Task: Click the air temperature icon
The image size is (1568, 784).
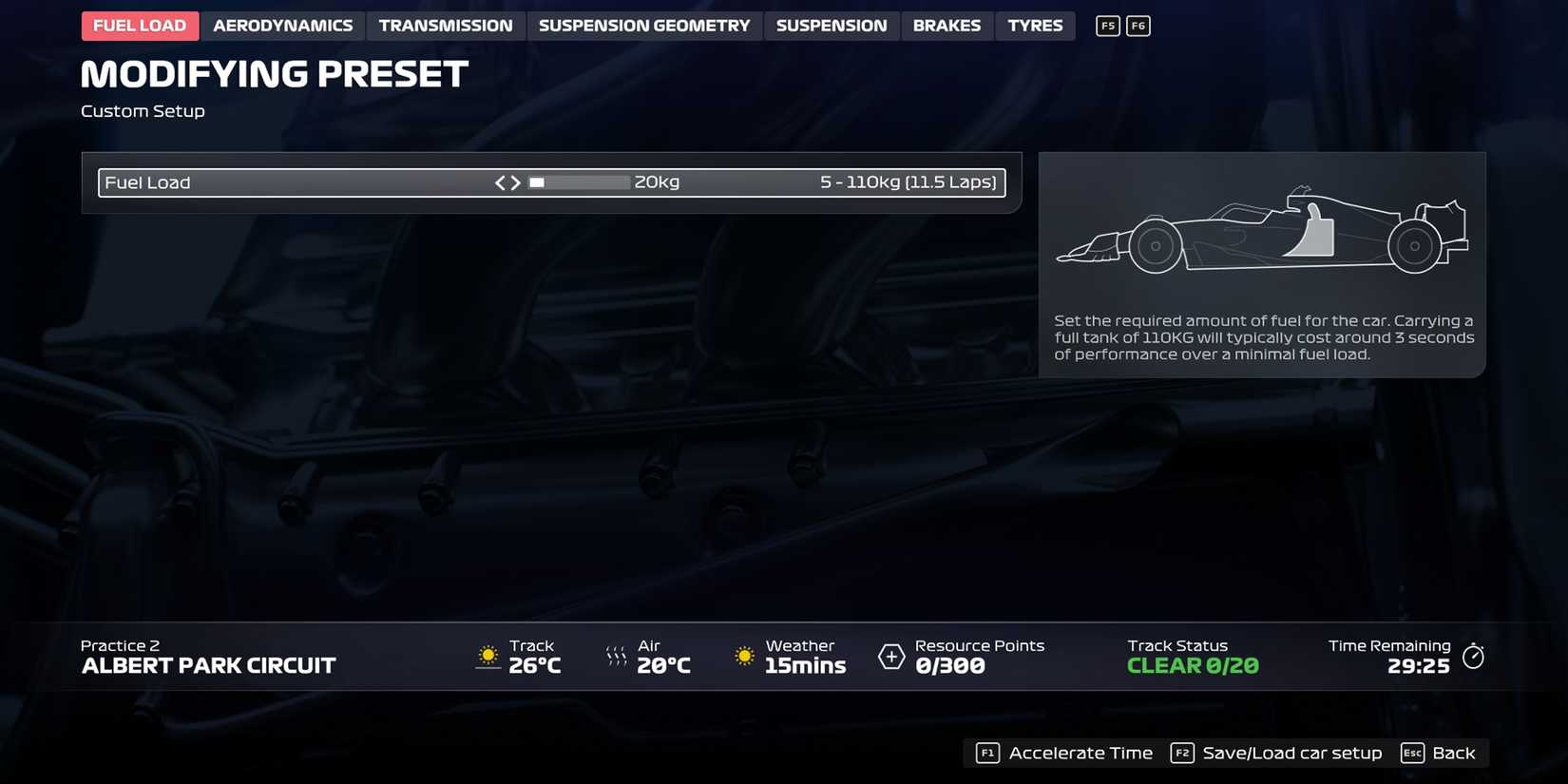Action: (x=617, y=656)
